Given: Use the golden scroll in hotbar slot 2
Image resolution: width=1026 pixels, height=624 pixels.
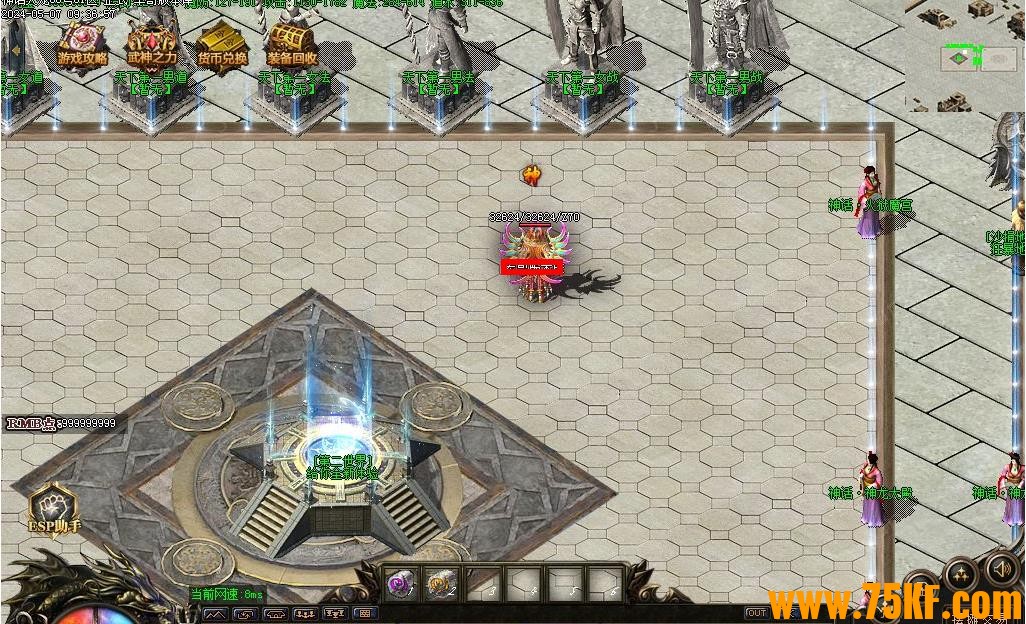Looking at the screenshot, I should [440, 583].
